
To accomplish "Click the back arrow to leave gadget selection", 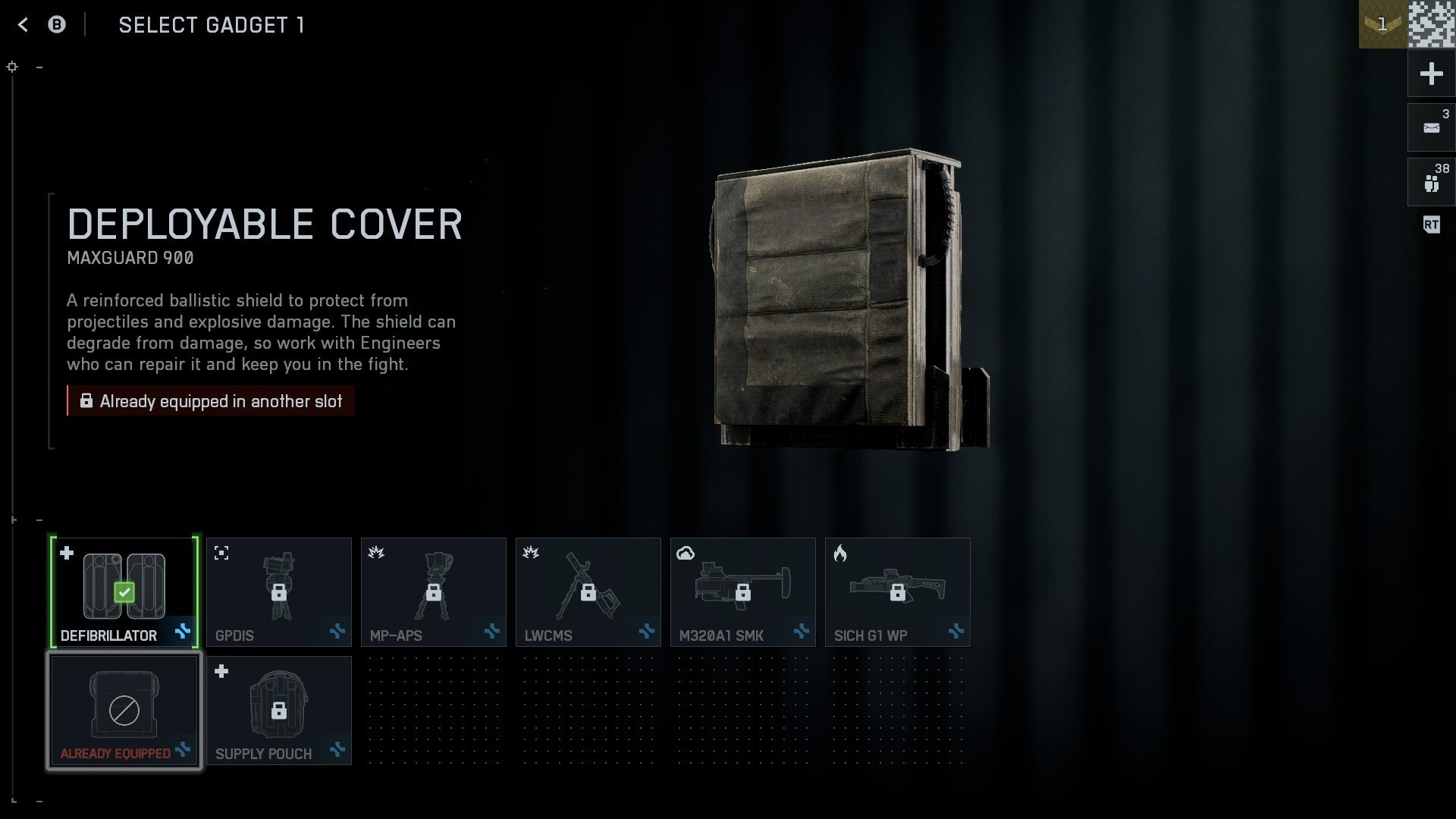I will pyautogui.click(x=24, y=24).
